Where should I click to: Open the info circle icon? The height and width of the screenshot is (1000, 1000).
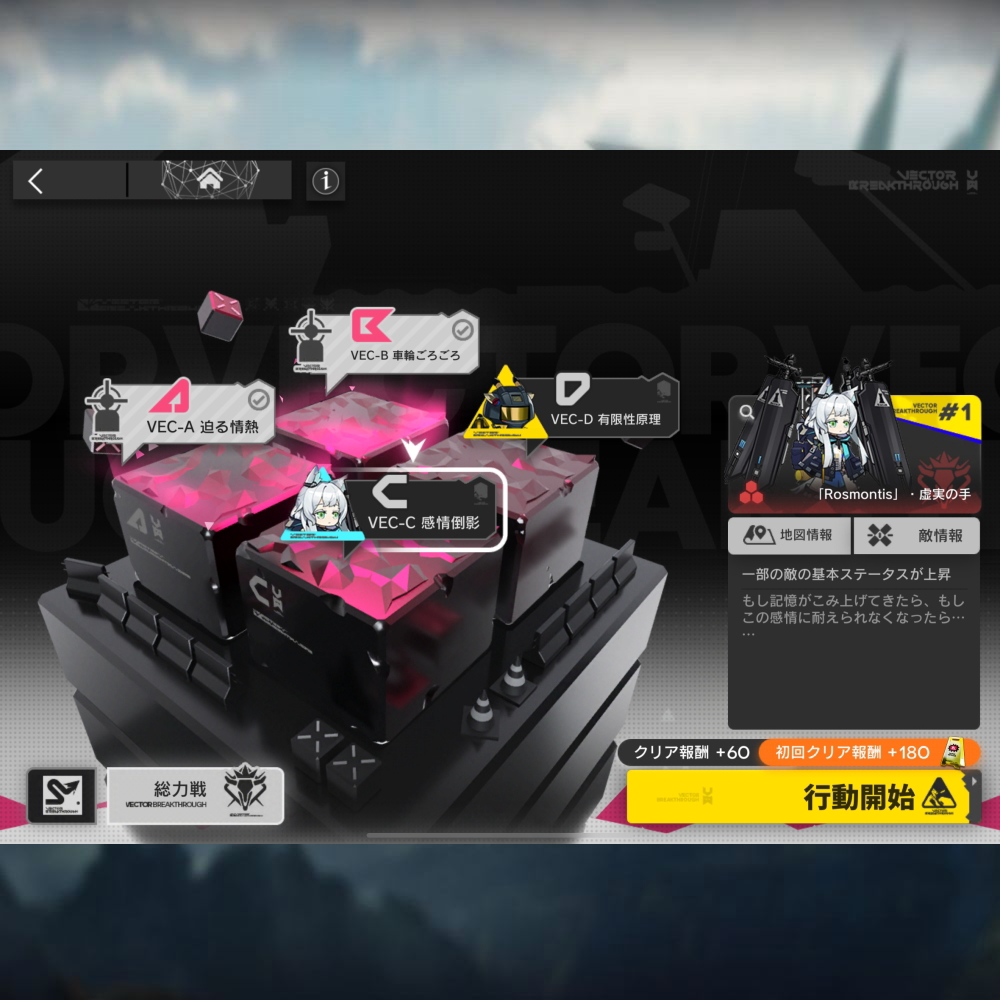click(x=325, y=181)
